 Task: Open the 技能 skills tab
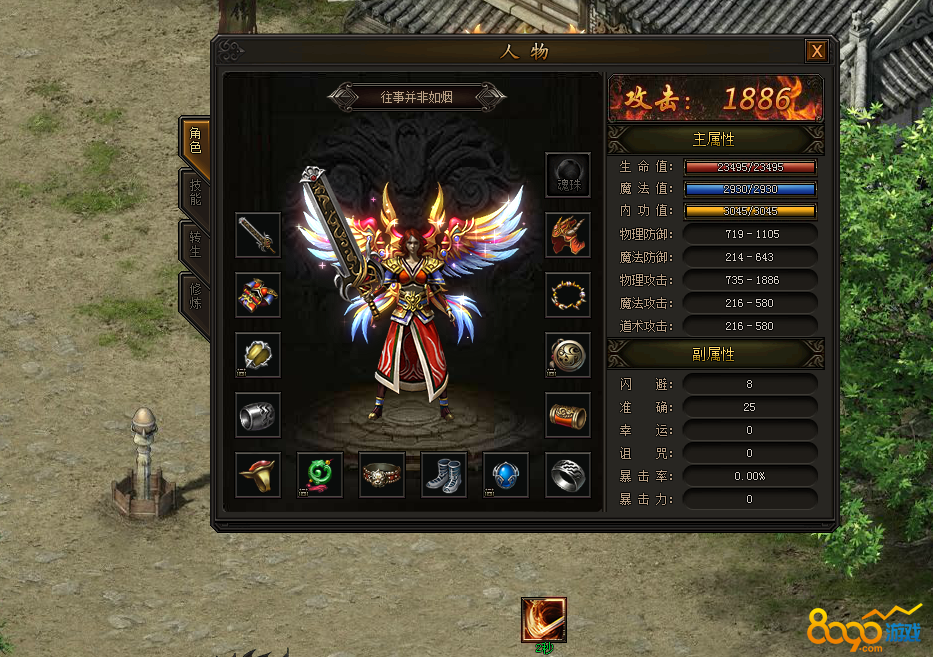coord(195,191)
